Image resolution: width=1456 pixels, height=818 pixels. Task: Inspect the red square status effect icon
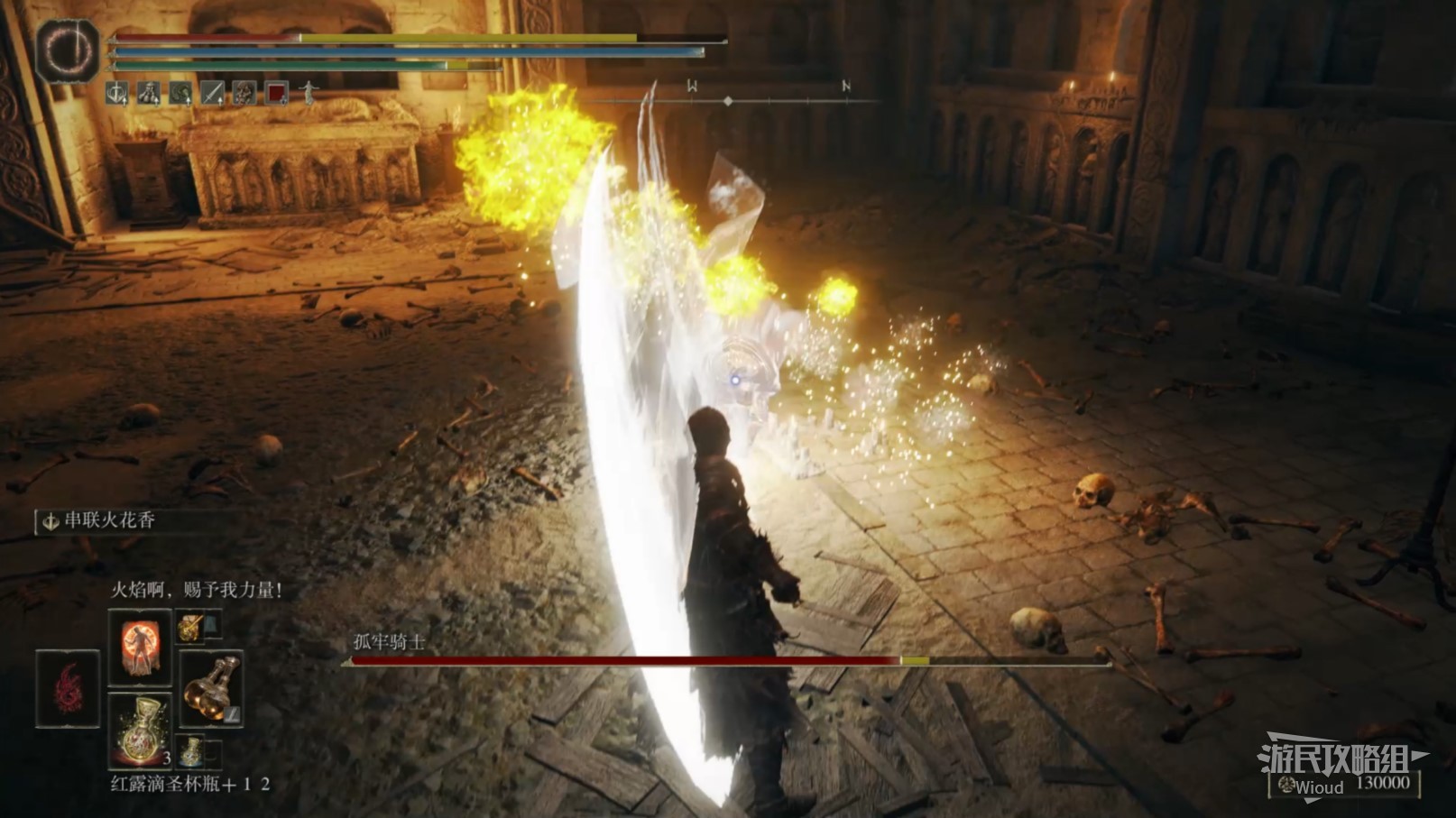276,92
